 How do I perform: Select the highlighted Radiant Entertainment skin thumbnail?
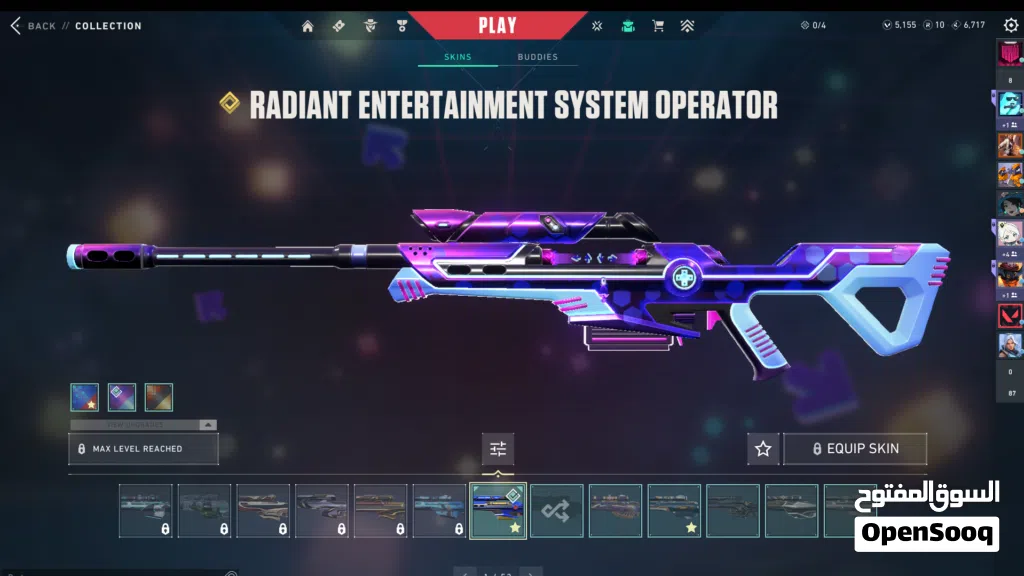498,511
